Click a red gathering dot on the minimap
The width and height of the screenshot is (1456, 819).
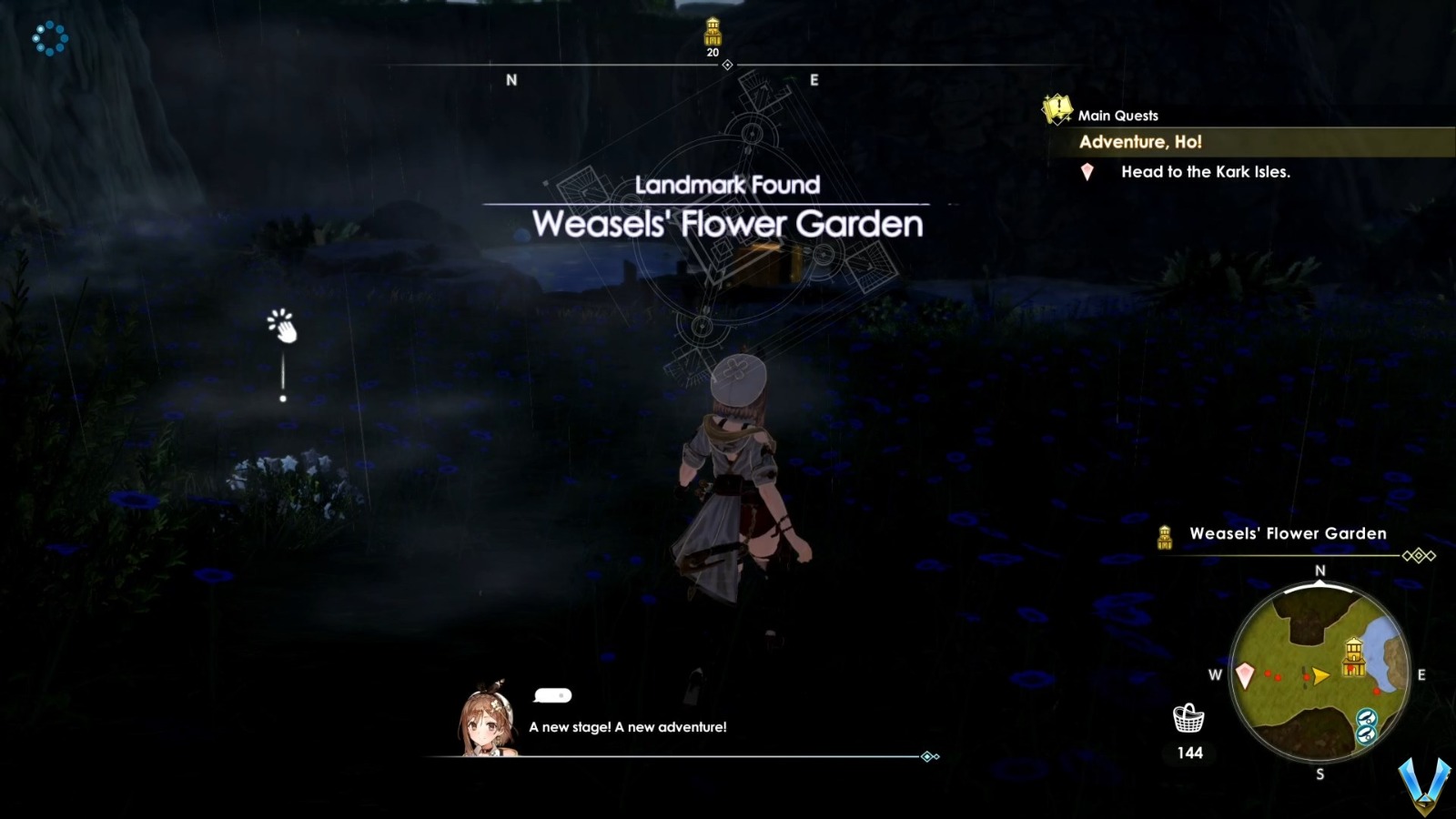click(x=1268, y=673)
